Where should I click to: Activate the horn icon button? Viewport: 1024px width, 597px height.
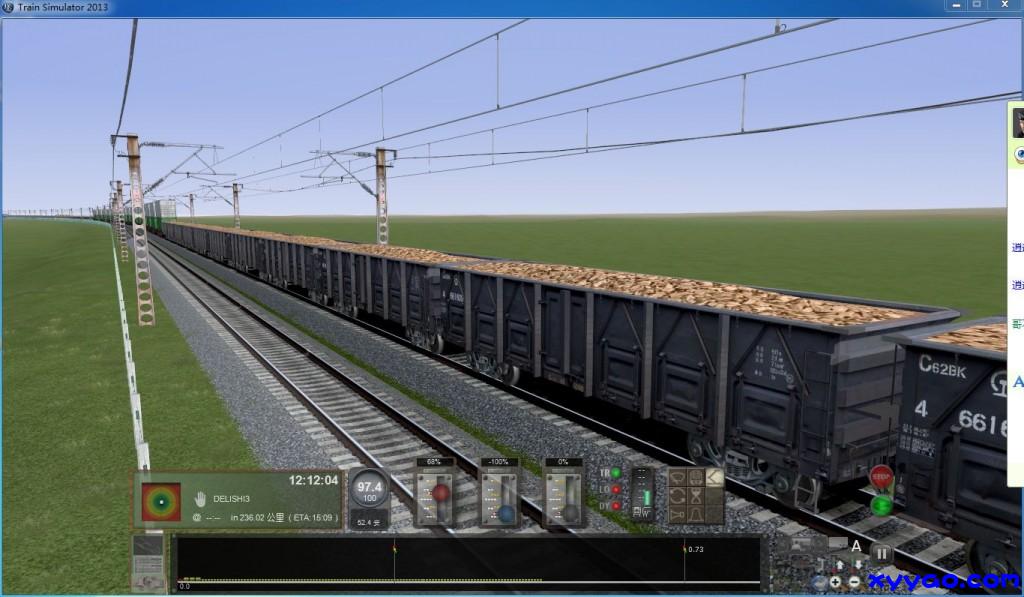point(679,513)
